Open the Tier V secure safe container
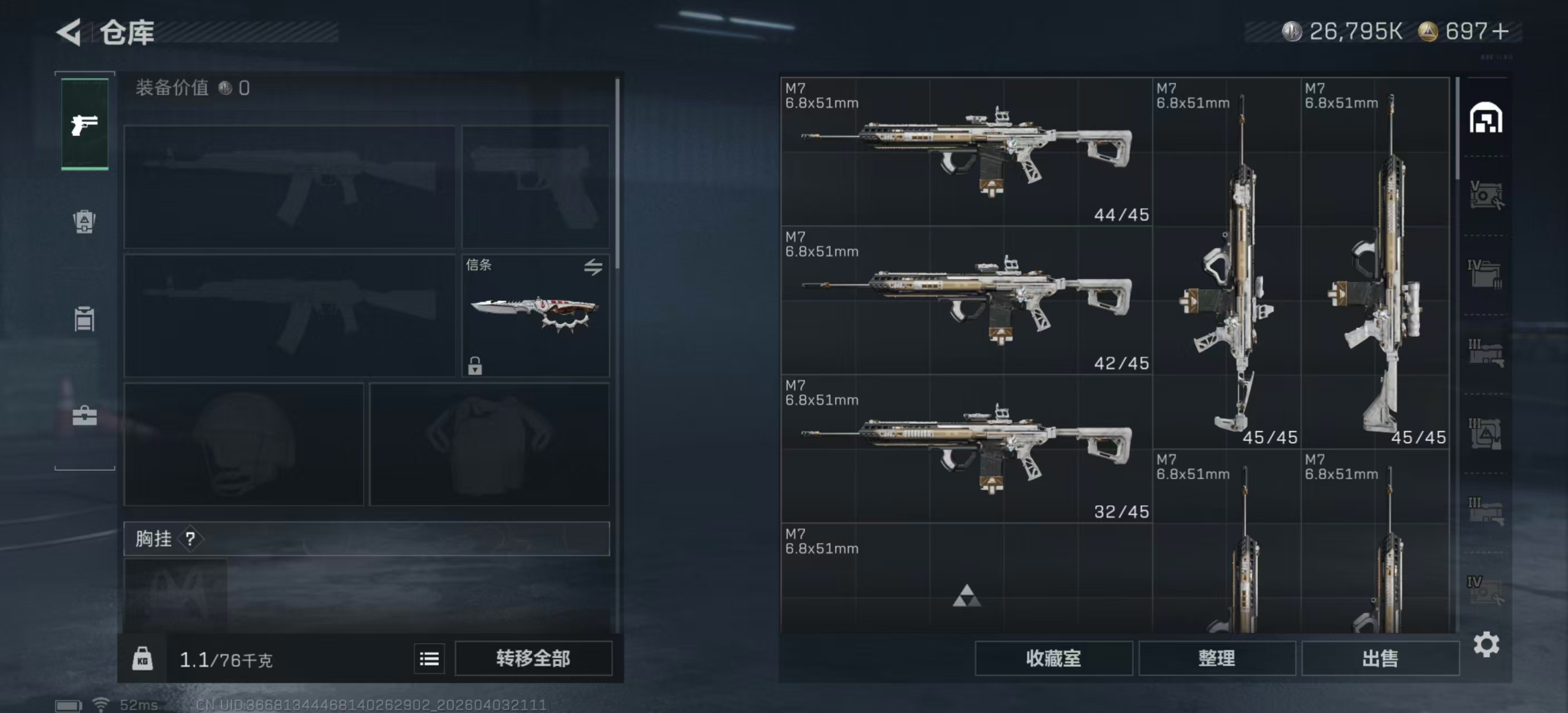This screenshot has width=1568, height=713. (1488, 197)
